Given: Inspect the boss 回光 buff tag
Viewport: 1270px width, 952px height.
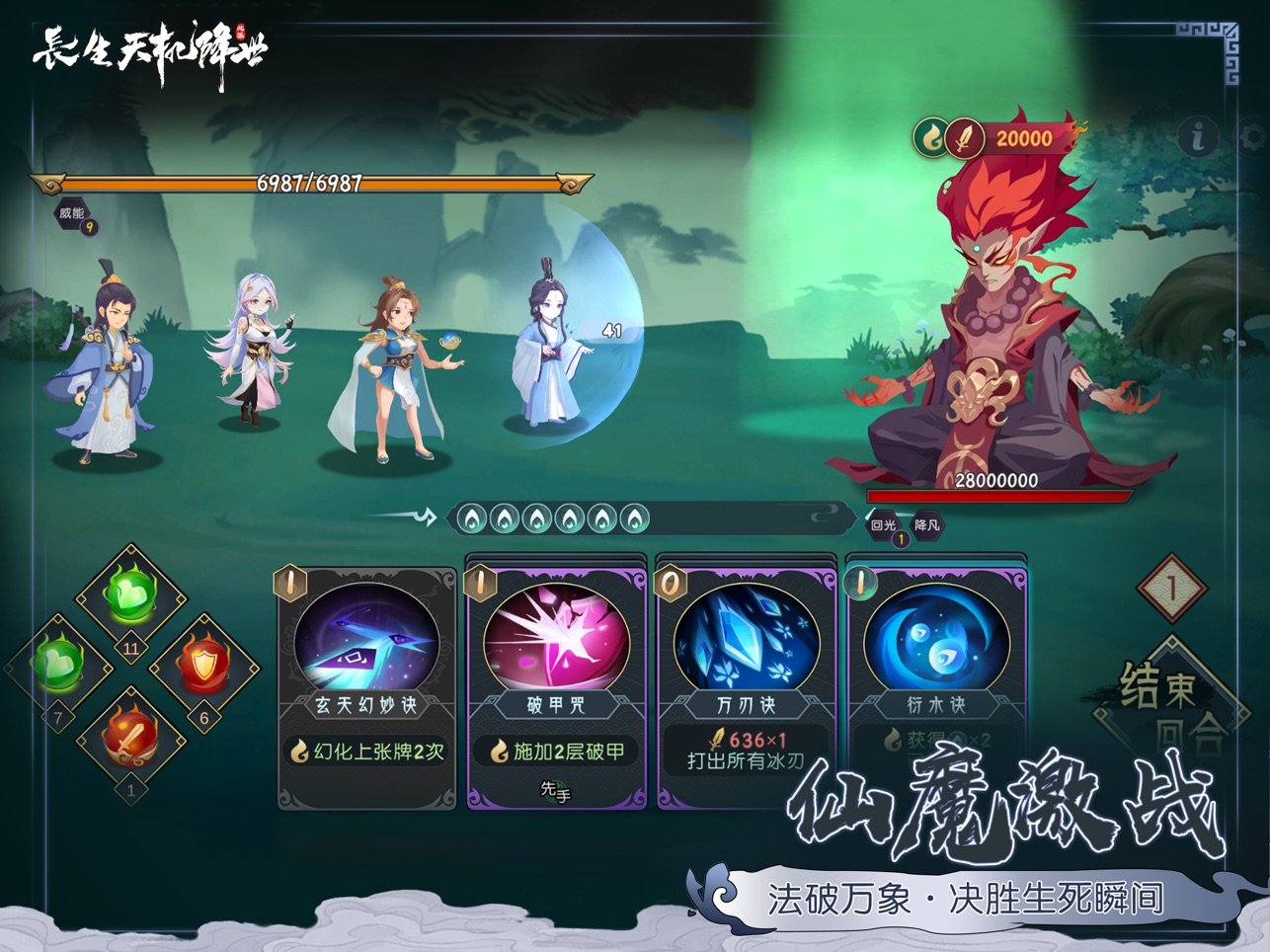Looking at the screenshot, I should [884, 525].
